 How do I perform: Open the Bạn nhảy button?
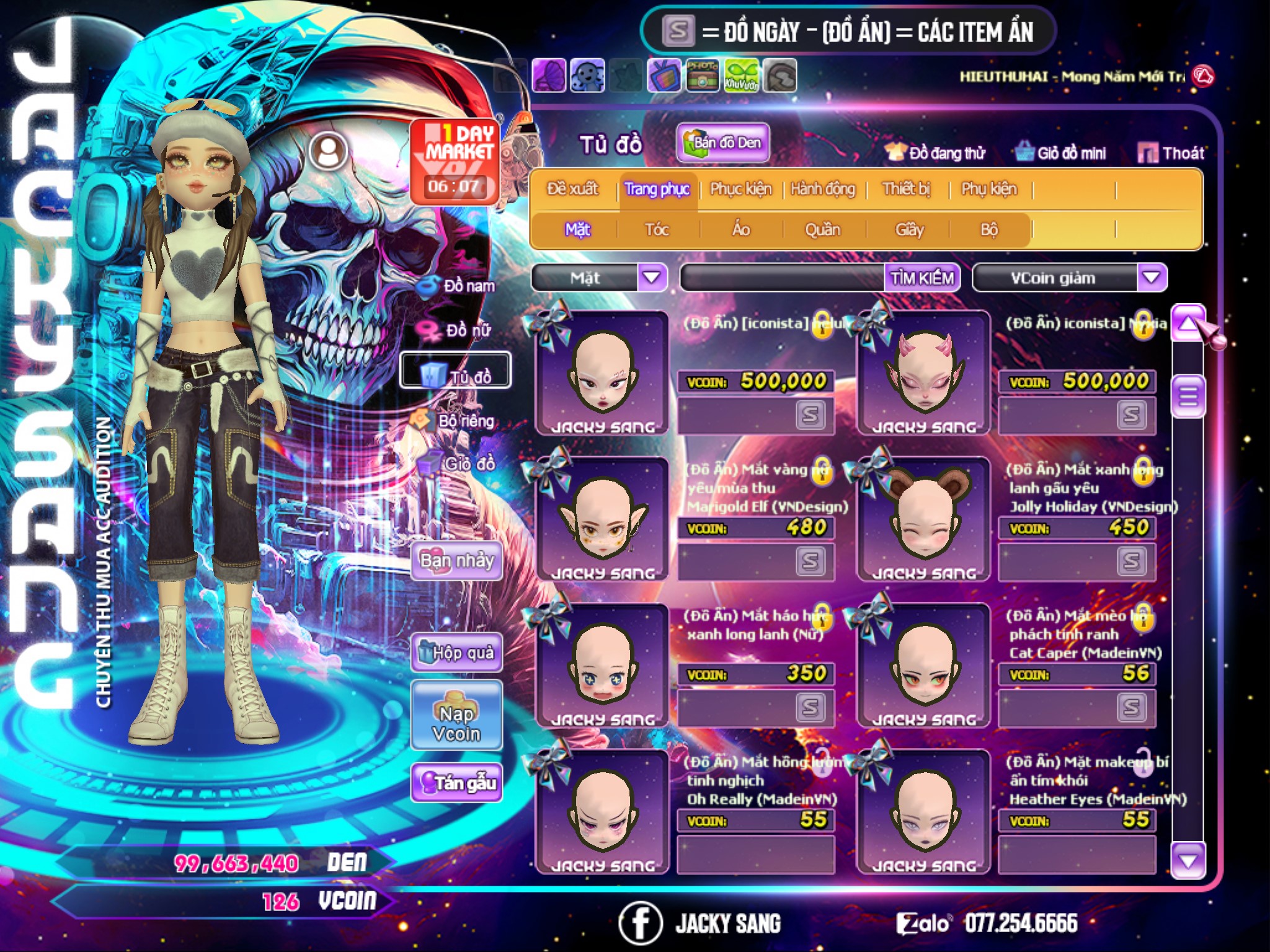[456, 561]
